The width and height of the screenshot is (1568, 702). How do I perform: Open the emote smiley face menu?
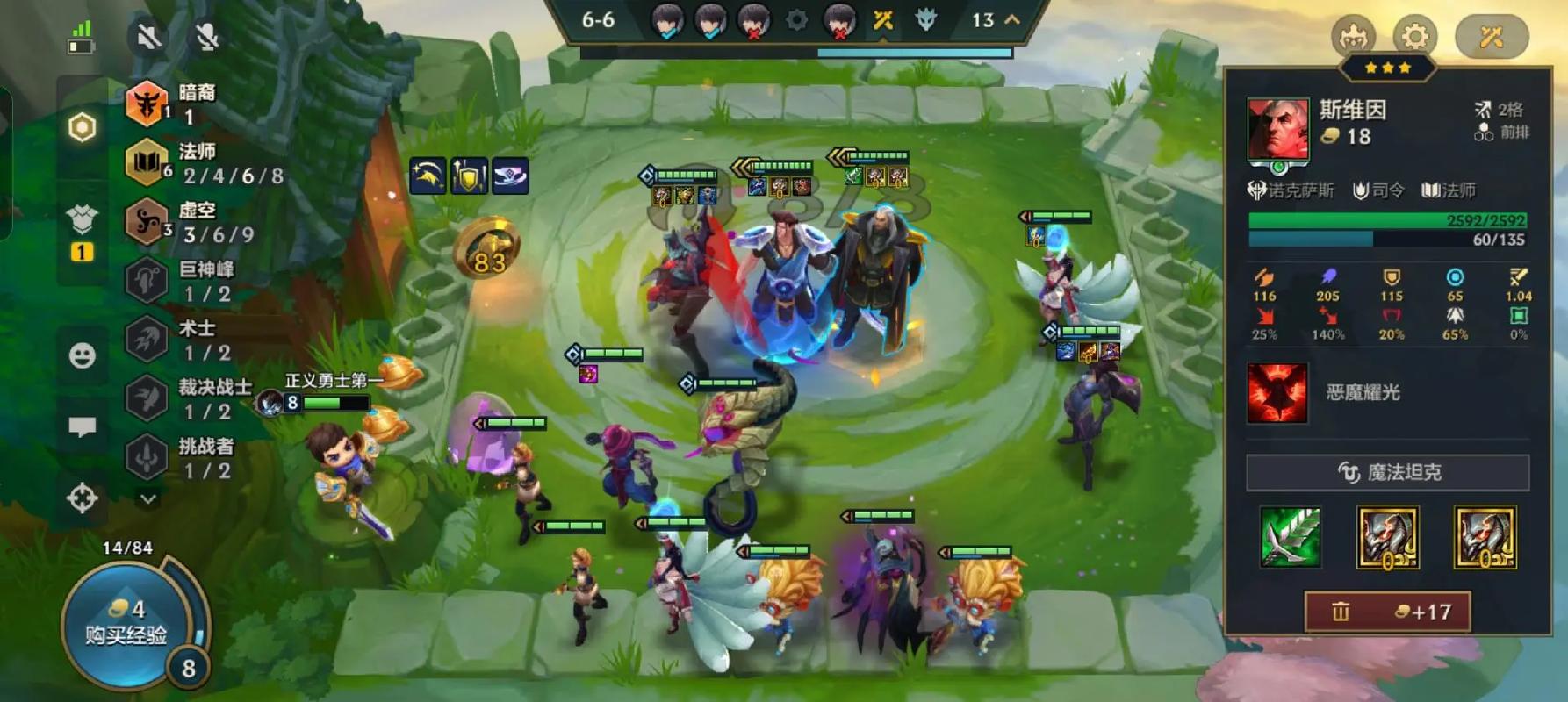(x=83, y=355)
